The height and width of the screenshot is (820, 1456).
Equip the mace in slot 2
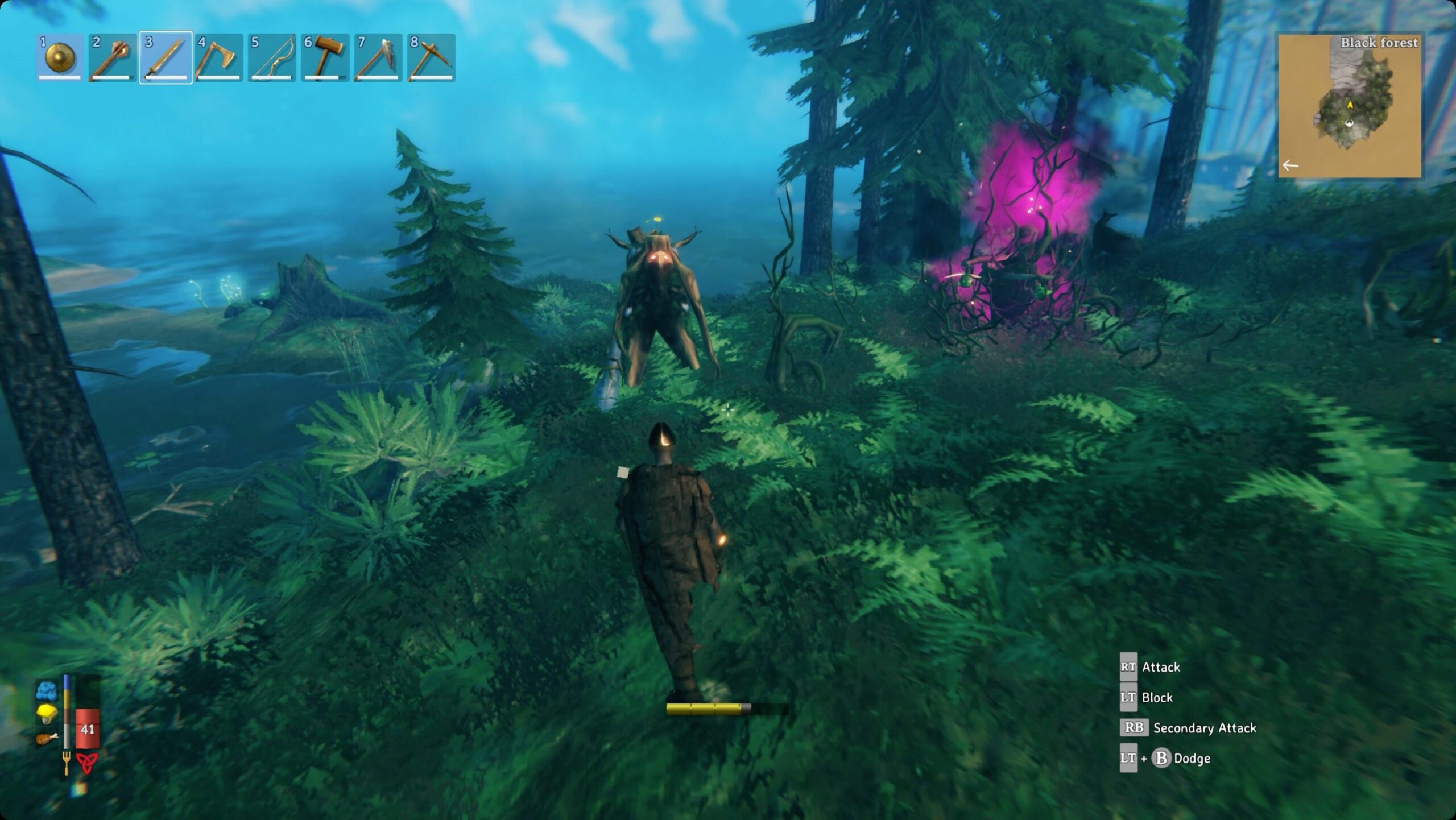click(x=113, y=57)
